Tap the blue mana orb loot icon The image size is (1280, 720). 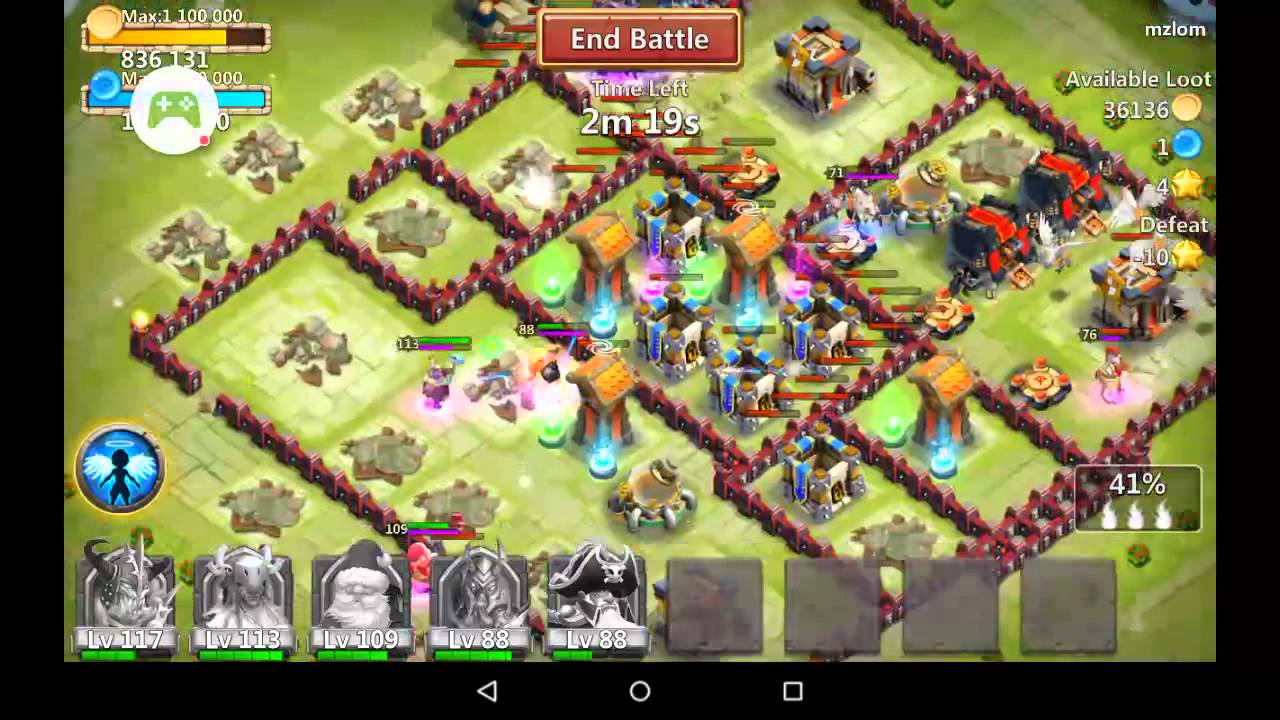click(x=1186, y=146)
